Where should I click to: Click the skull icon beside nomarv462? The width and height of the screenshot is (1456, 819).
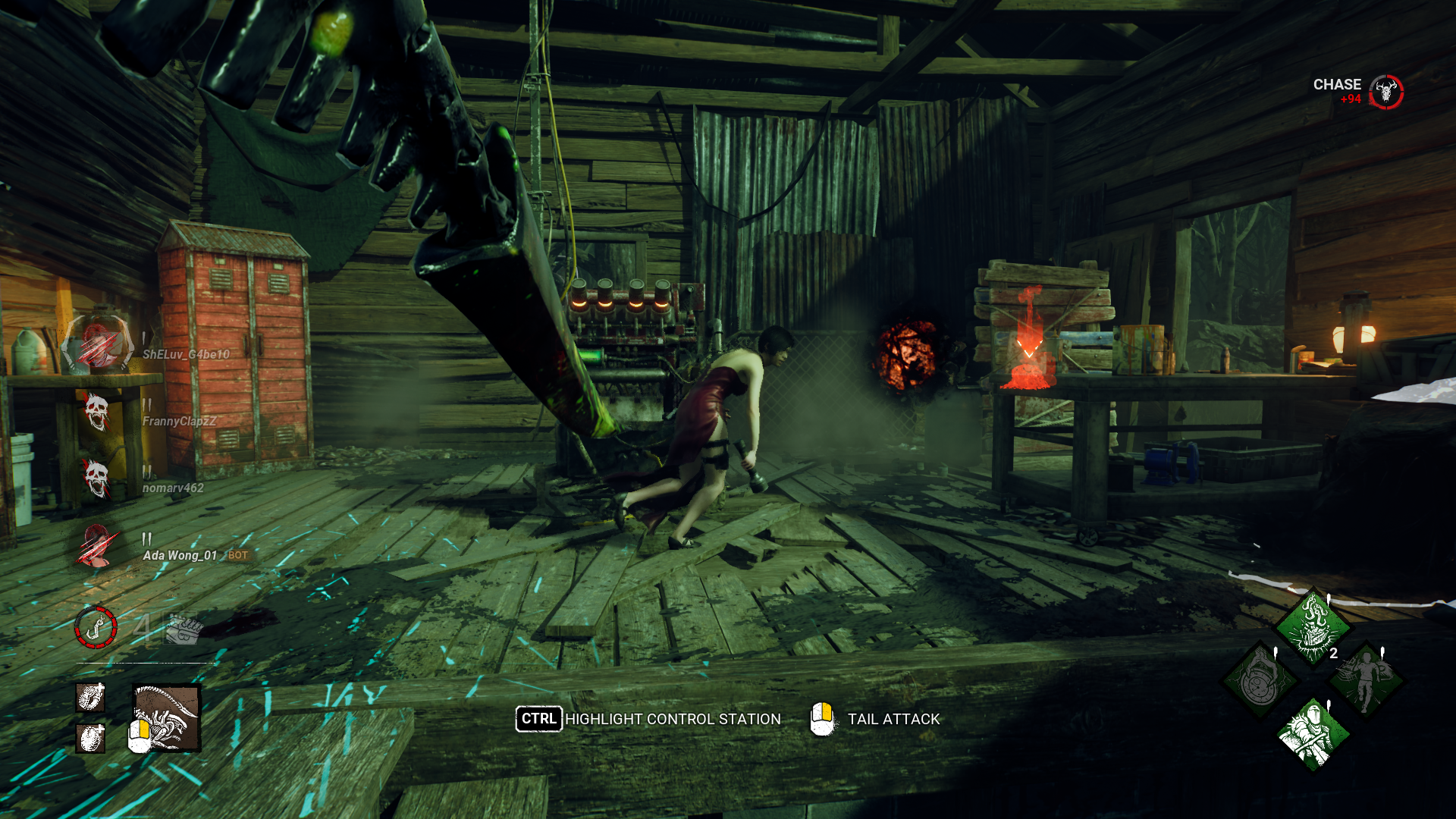point(96,479)
